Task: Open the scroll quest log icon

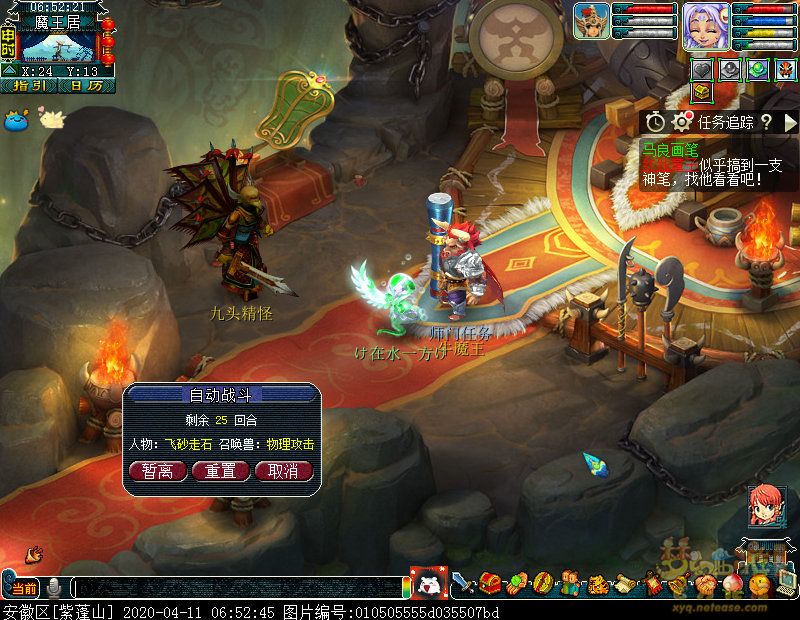Action: [623, 583]
